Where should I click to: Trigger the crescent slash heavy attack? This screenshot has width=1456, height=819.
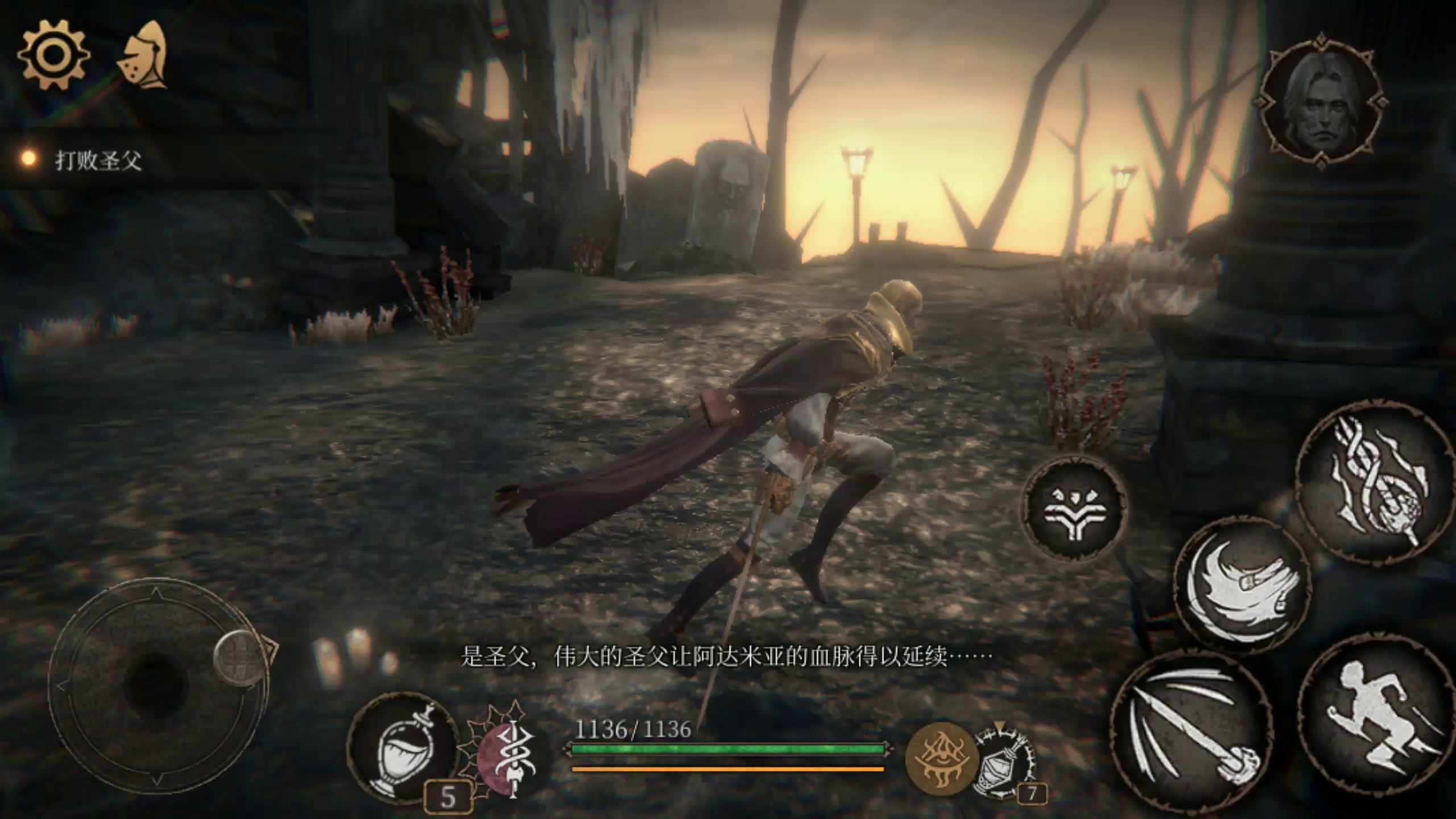(1242, 585)
